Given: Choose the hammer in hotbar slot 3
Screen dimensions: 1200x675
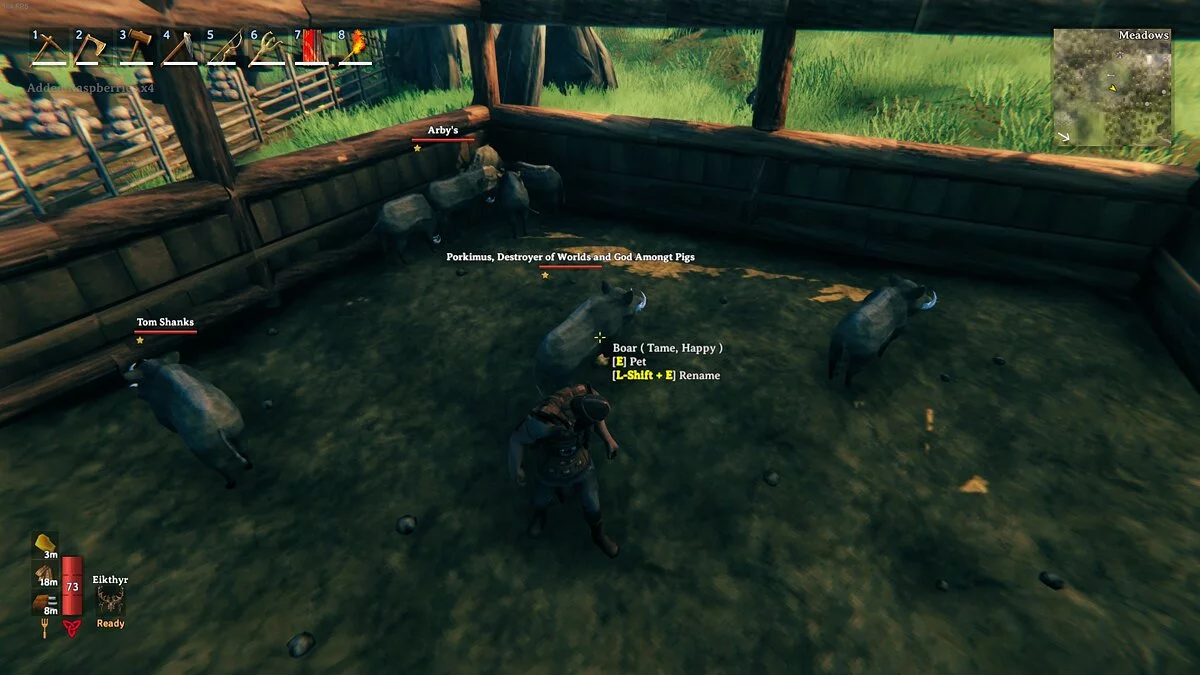Looking at the screenshot, I should click(x=136, y=47).
